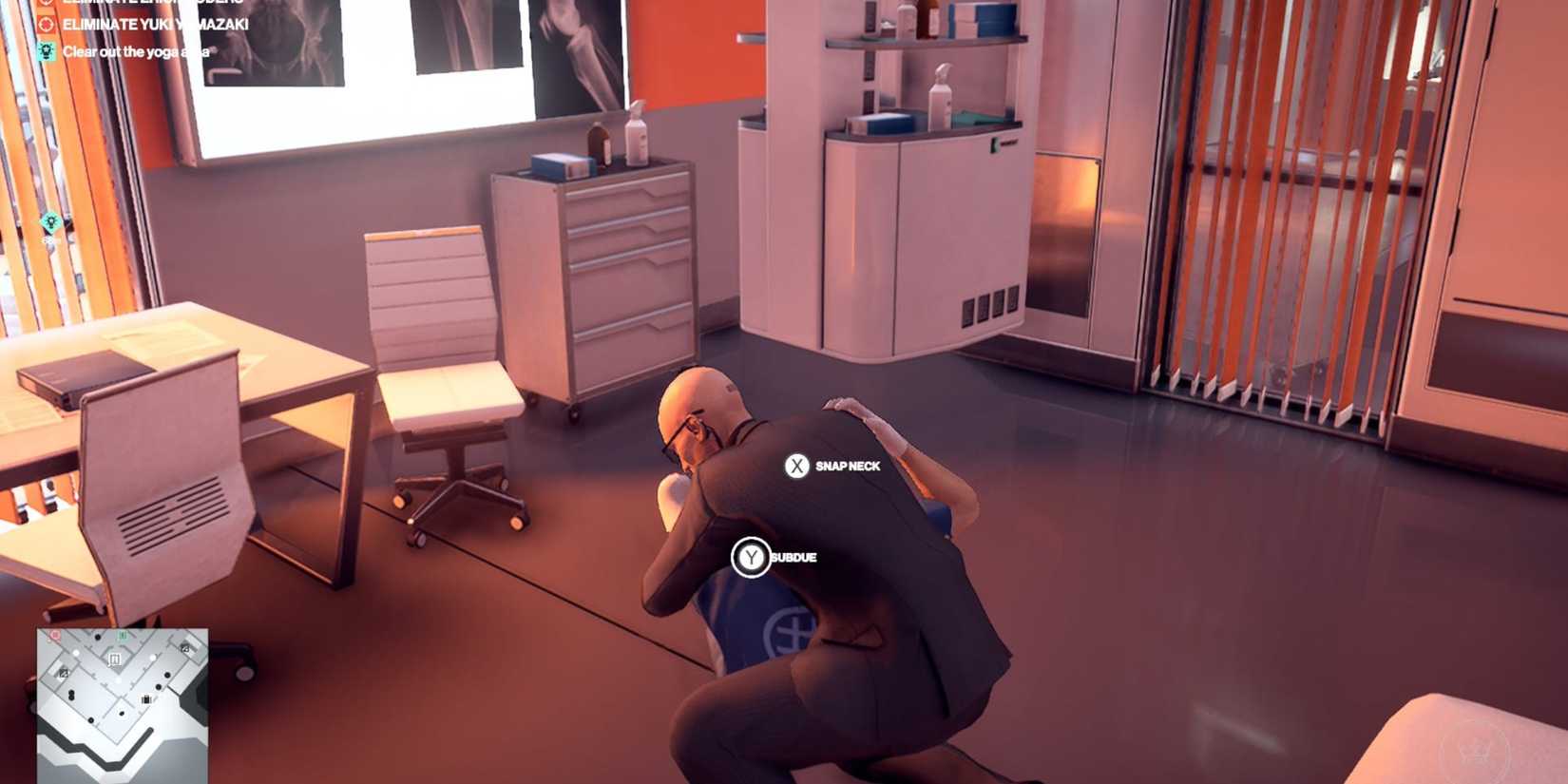Image resolution: width=1568 pixels, height=784 pixels.
Task: Click the camera icon on the minimap's left side
Action: [64, 672]
